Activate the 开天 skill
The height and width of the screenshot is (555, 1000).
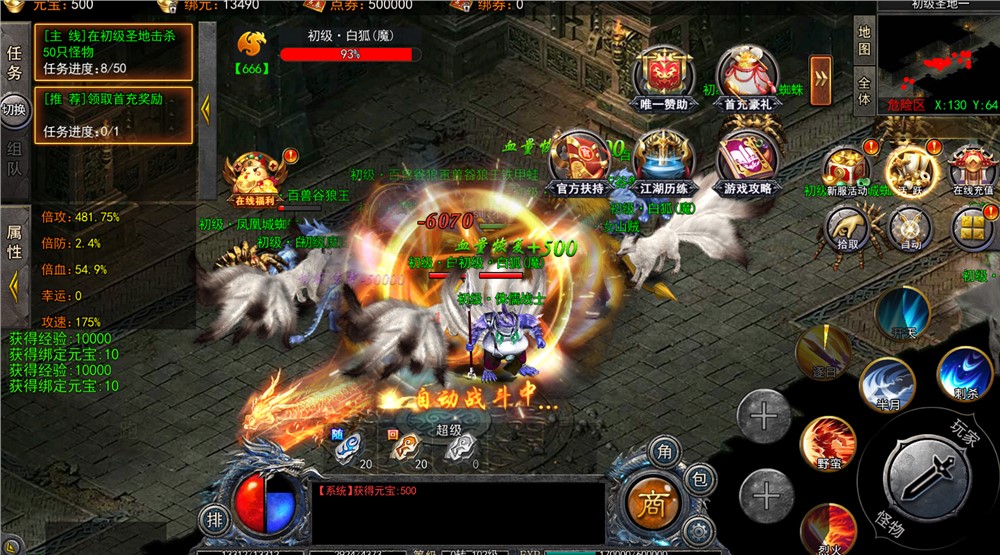902,312
